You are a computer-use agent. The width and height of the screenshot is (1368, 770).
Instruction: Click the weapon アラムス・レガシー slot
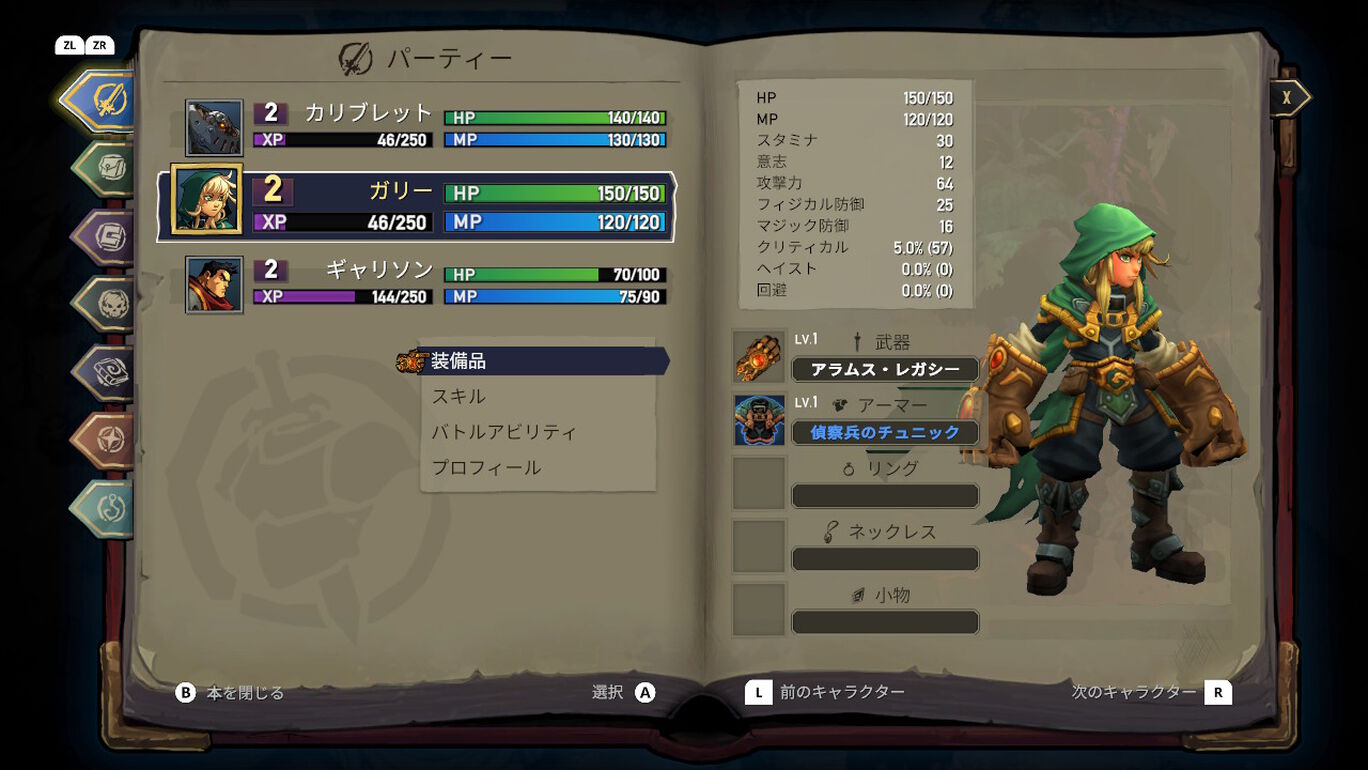[x=884, y=369]
